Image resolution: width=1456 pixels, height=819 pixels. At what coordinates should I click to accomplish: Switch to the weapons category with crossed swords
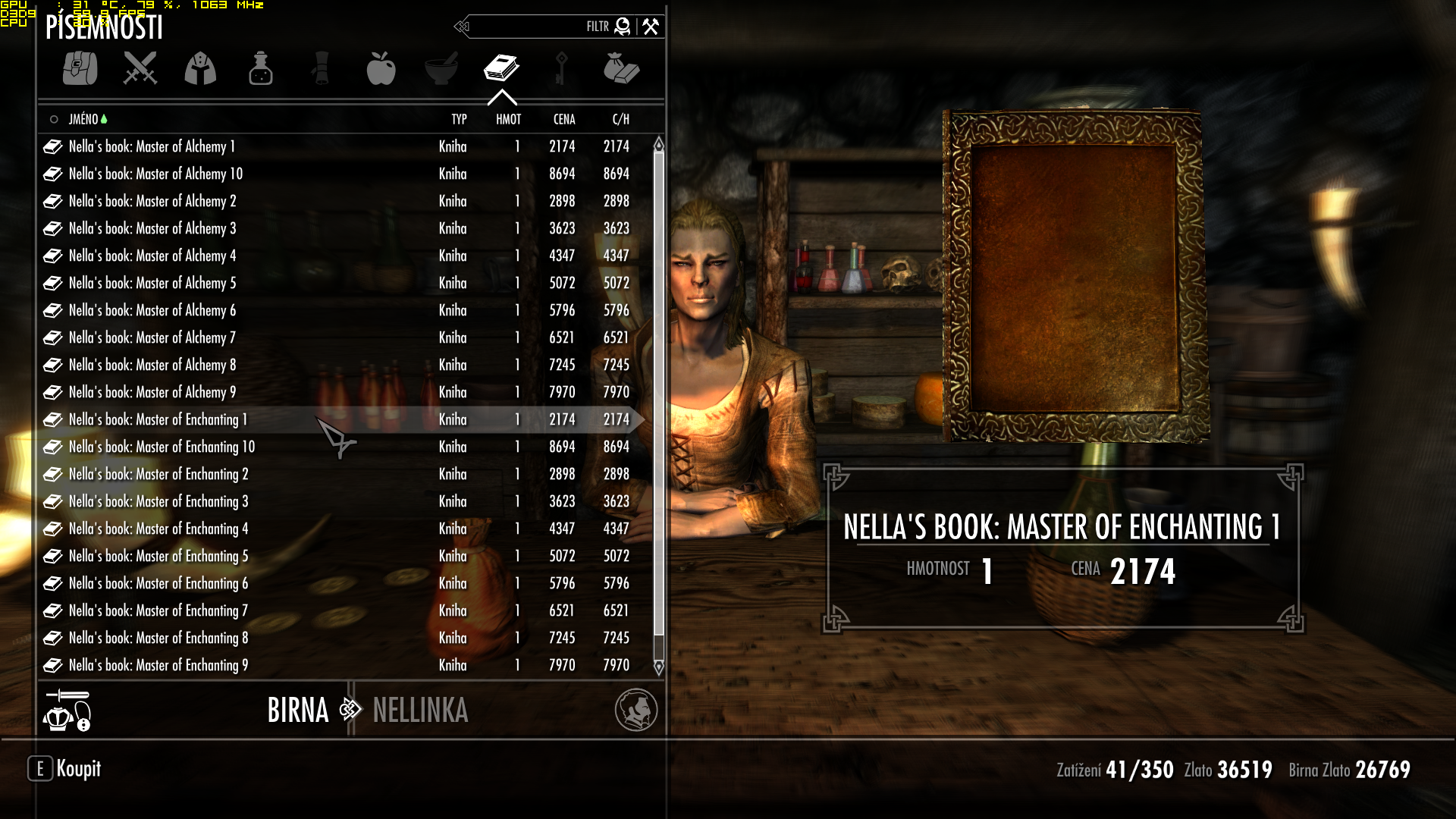140,68
